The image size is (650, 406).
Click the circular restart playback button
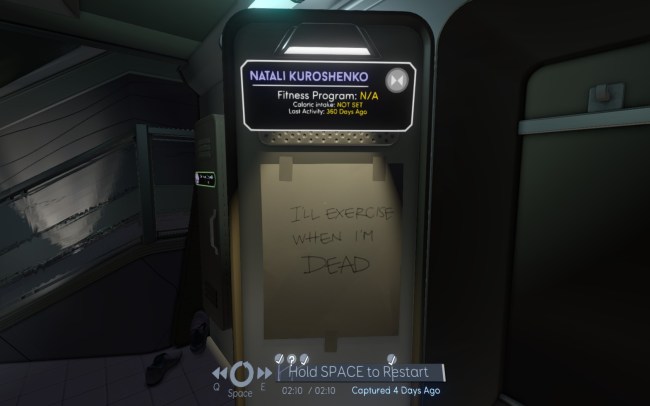[240, 372]
